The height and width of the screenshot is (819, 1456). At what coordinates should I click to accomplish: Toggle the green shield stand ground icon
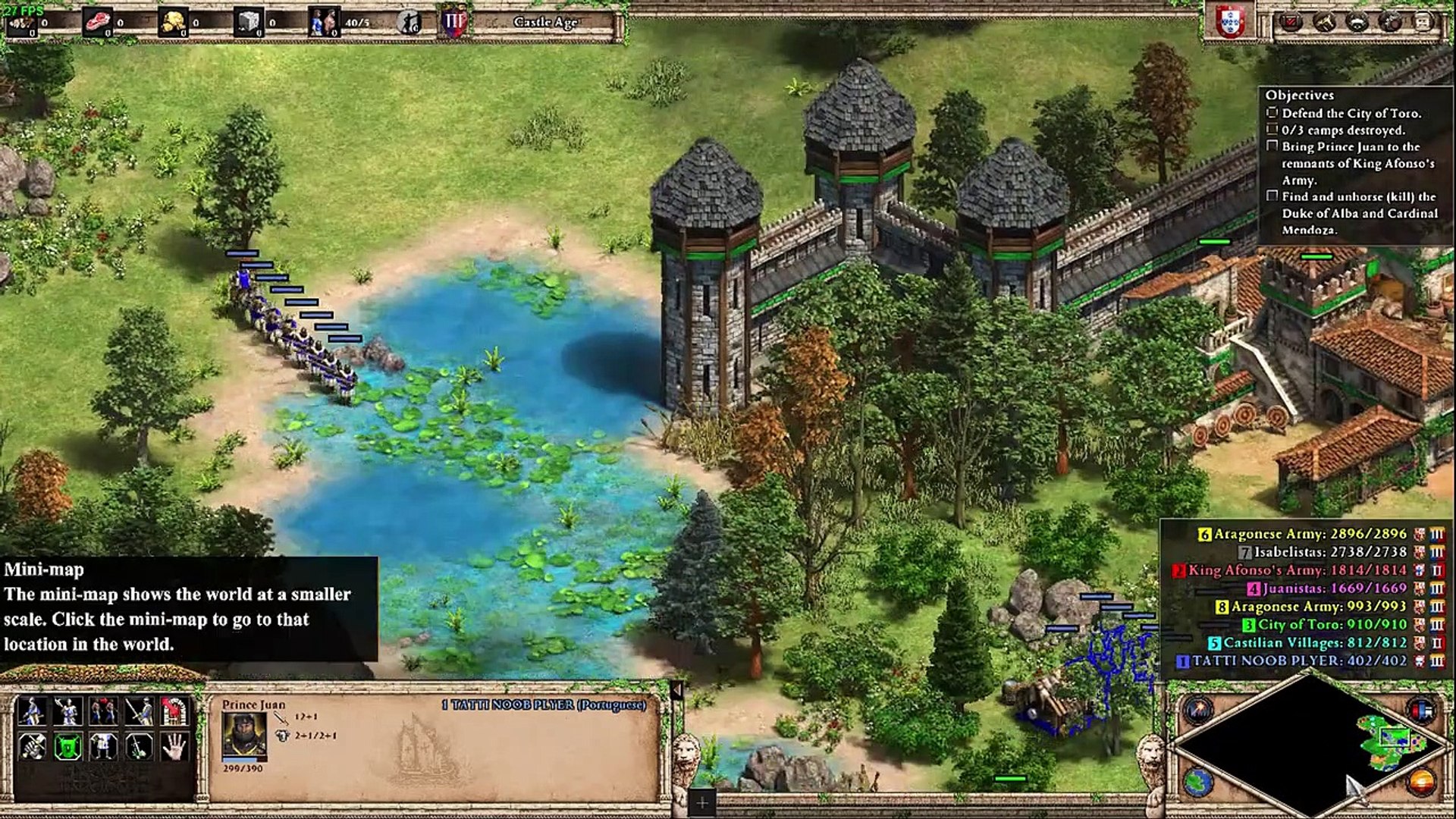click(67, 747)
